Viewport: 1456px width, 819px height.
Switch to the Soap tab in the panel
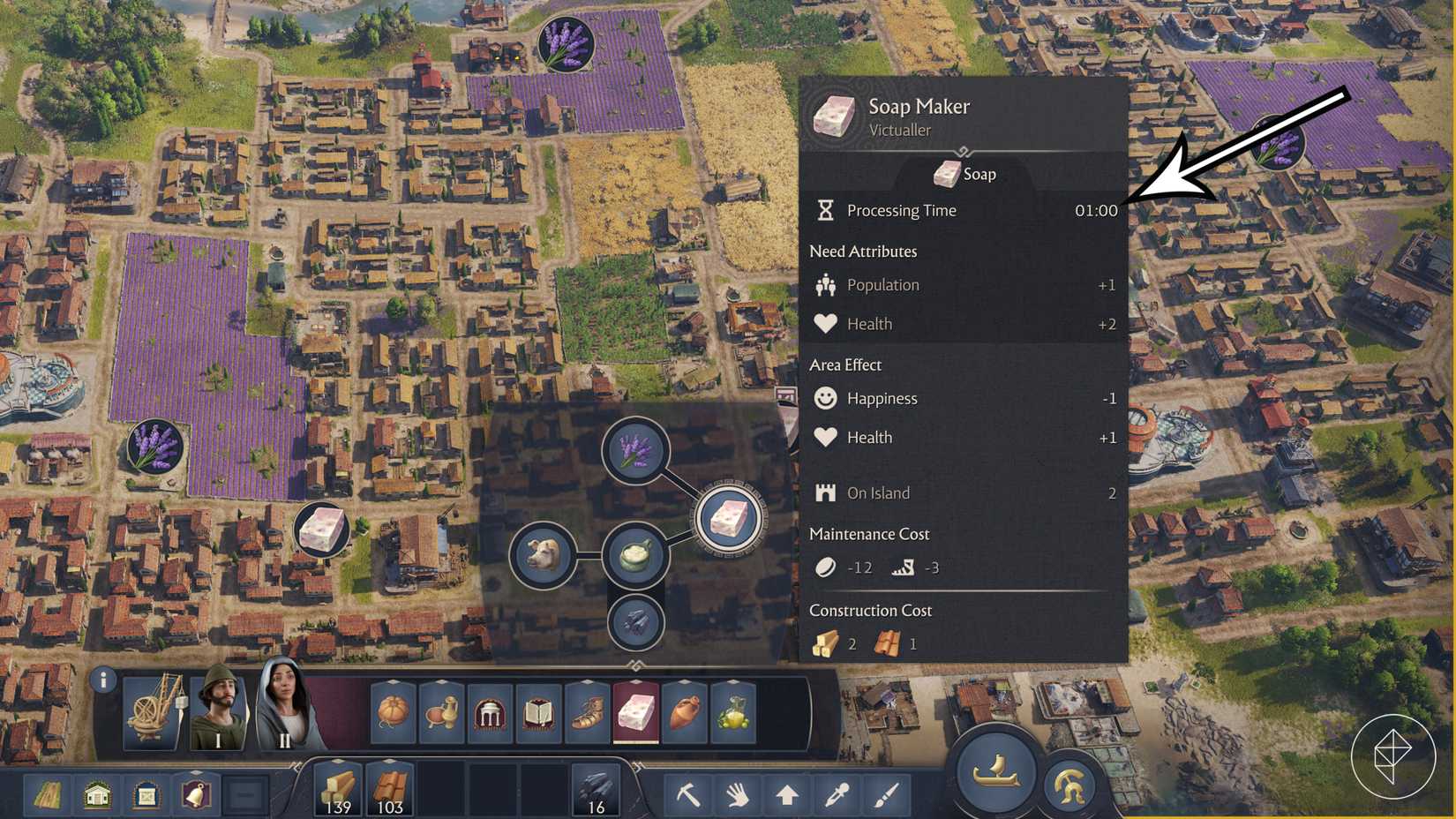966,174
